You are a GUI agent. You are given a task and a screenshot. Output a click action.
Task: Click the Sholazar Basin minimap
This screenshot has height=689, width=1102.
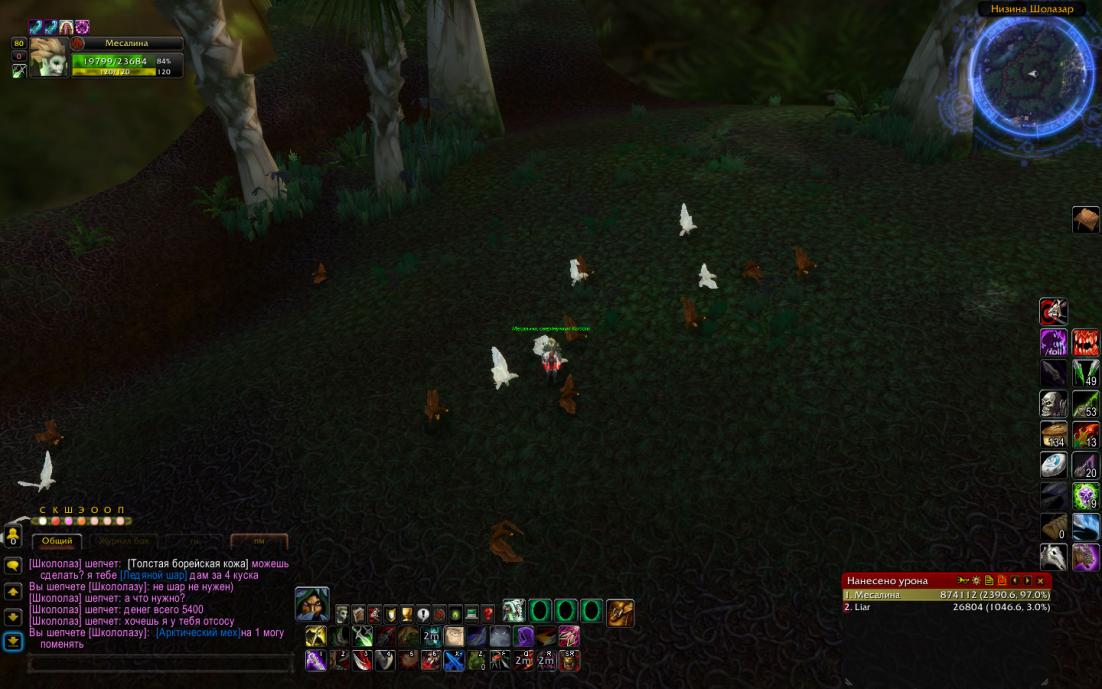pos(1030,75)
